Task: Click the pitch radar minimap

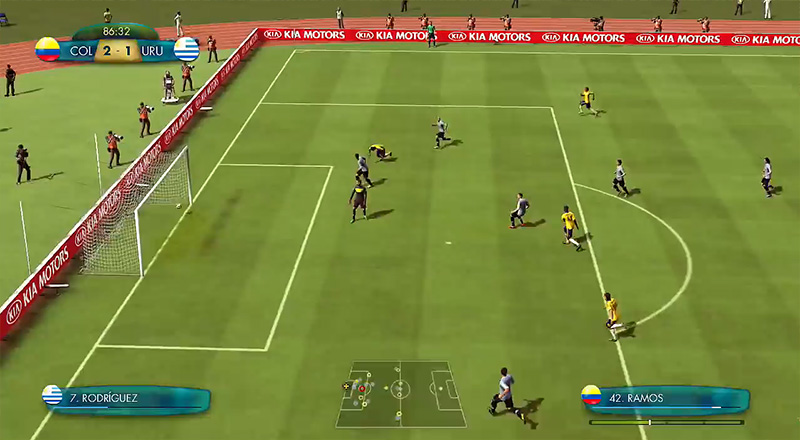Action: tap(400, 393)
